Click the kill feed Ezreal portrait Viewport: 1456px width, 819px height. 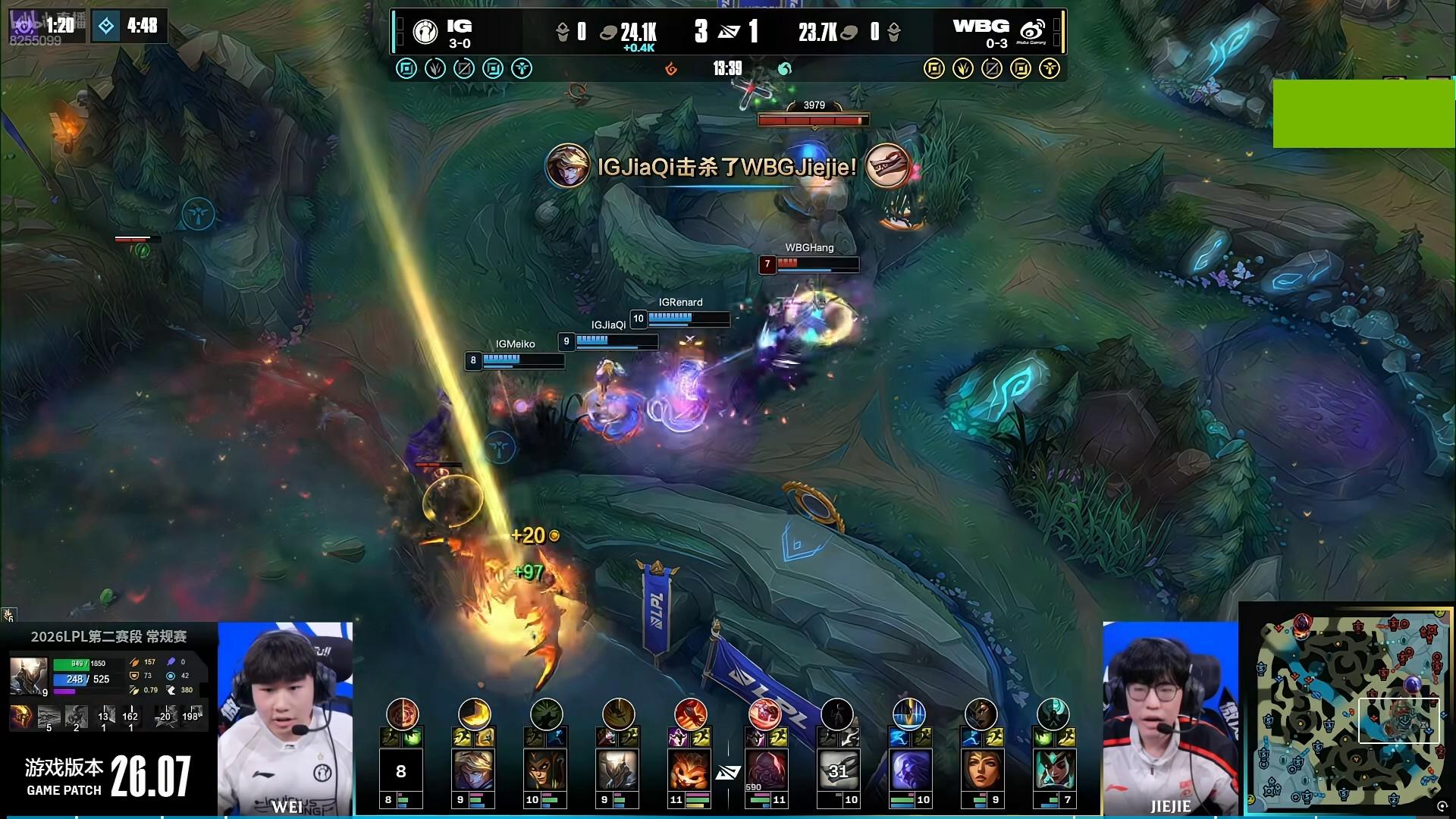pyautogui.click(x=567, y=166)
